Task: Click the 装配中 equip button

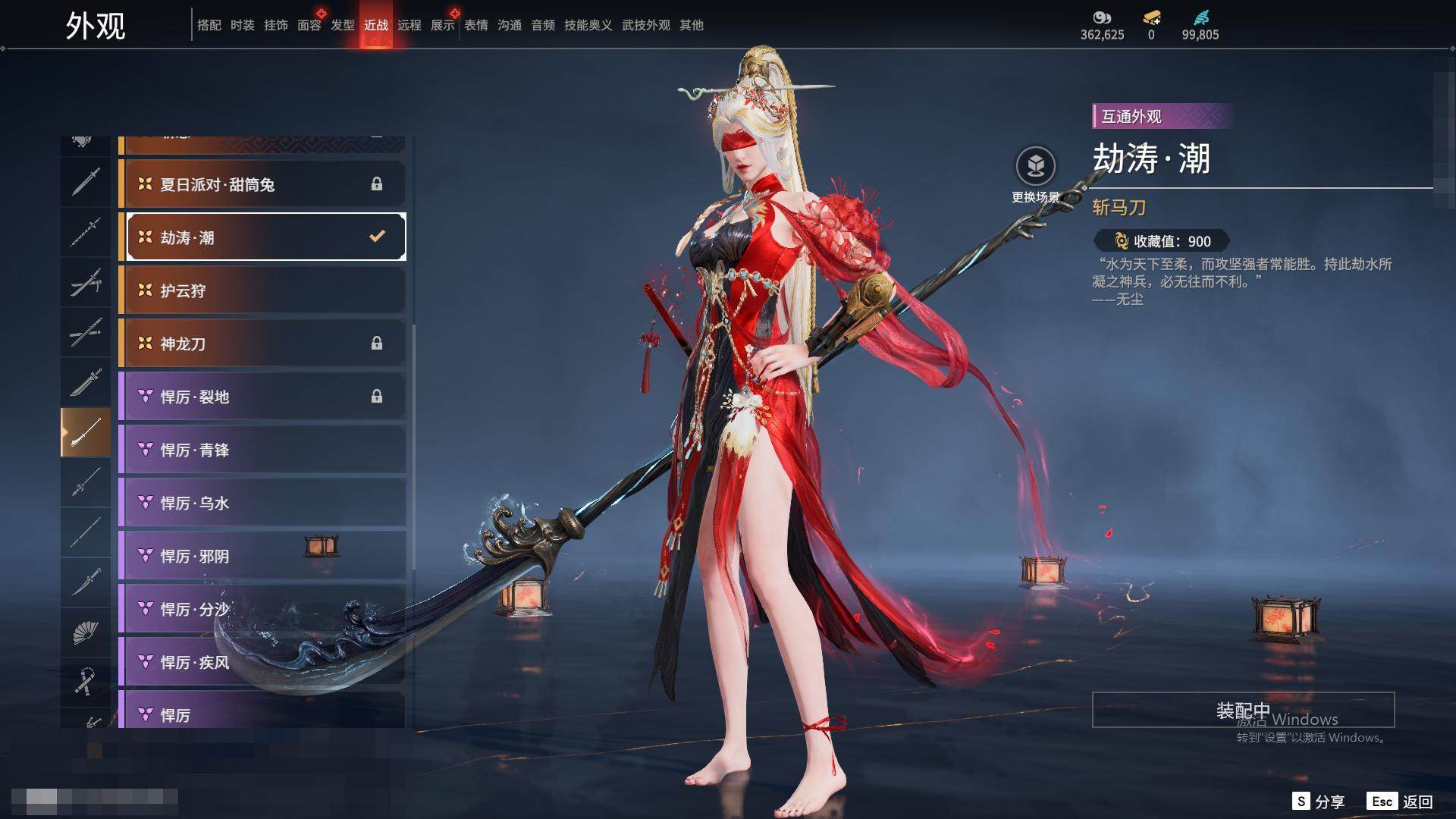Action: [x=1243, y=710]
